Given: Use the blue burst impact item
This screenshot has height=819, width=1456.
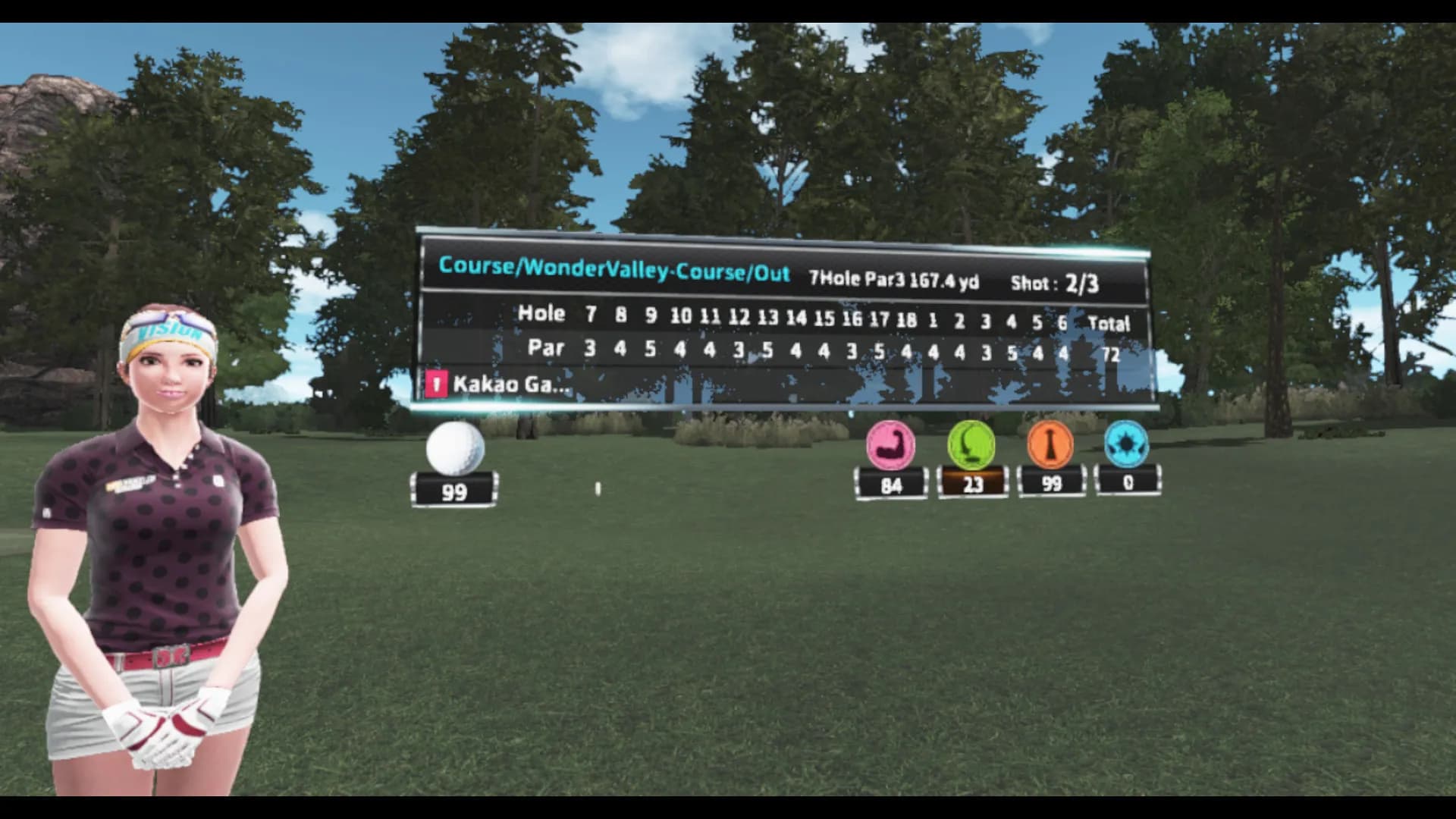Looking at the screenshot, I should coord(1126,443).
